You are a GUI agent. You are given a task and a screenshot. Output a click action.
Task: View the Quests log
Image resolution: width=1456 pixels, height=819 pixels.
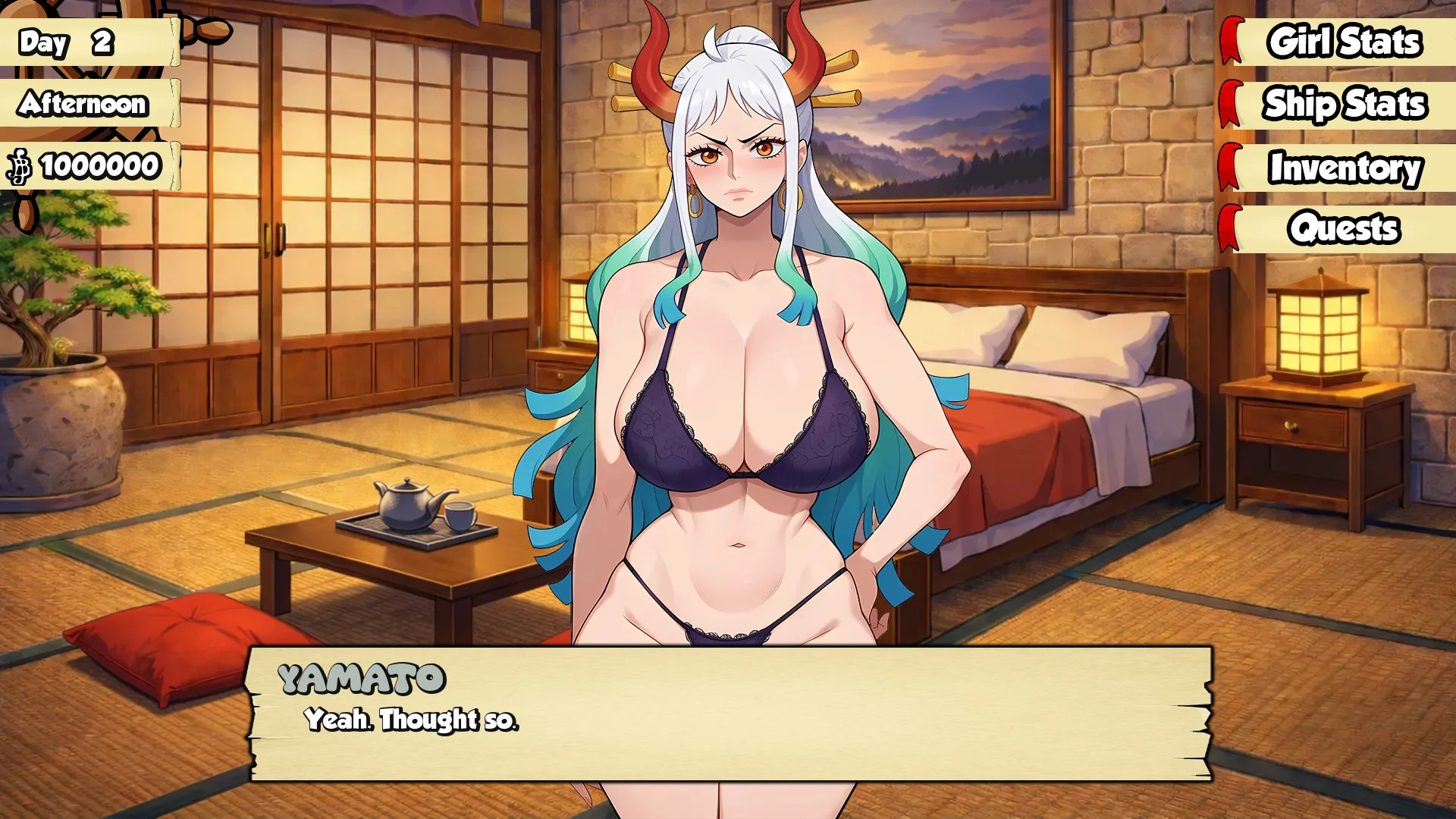tap(1343, 228)
